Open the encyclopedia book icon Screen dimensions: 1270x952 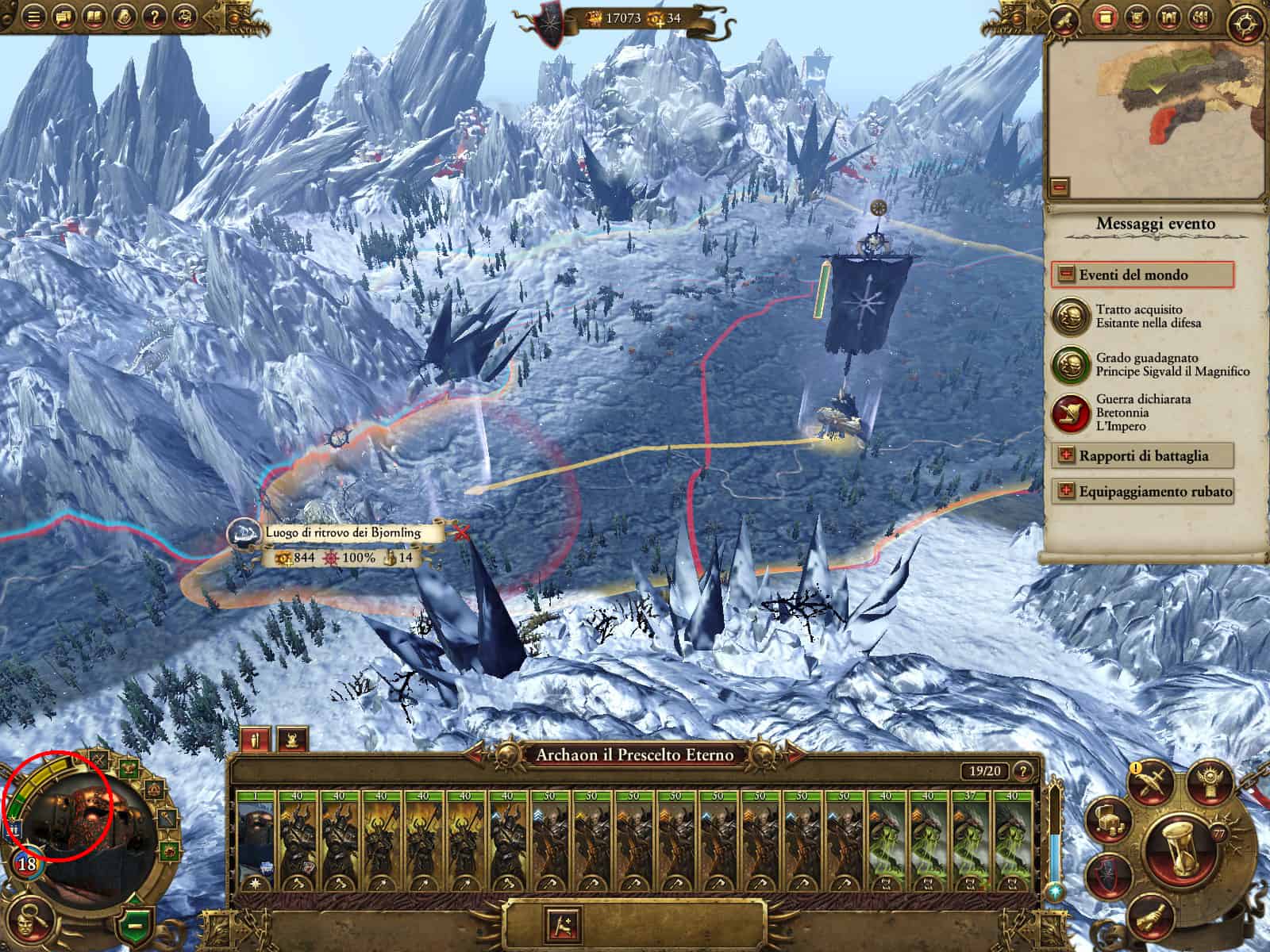94,17
